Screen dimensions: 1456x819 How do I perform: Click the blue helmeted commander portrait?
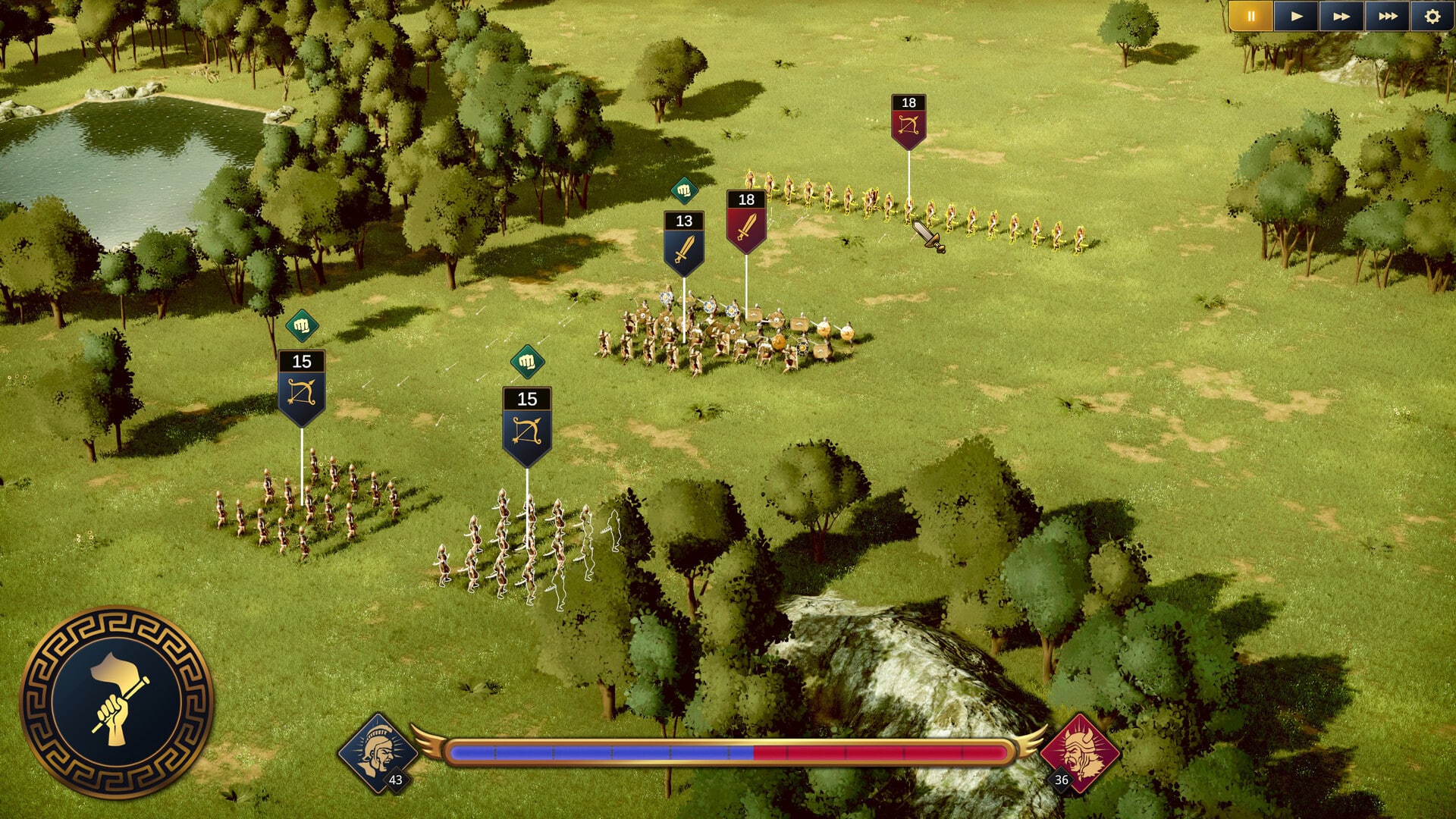pos(377,752)
